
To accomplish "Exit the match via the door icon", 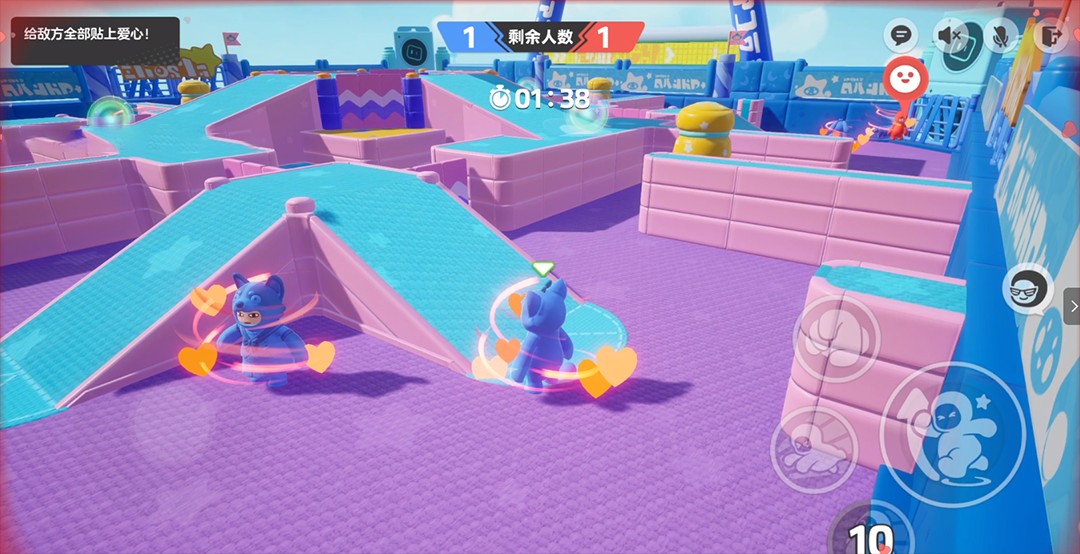I will coord(1051,37).
